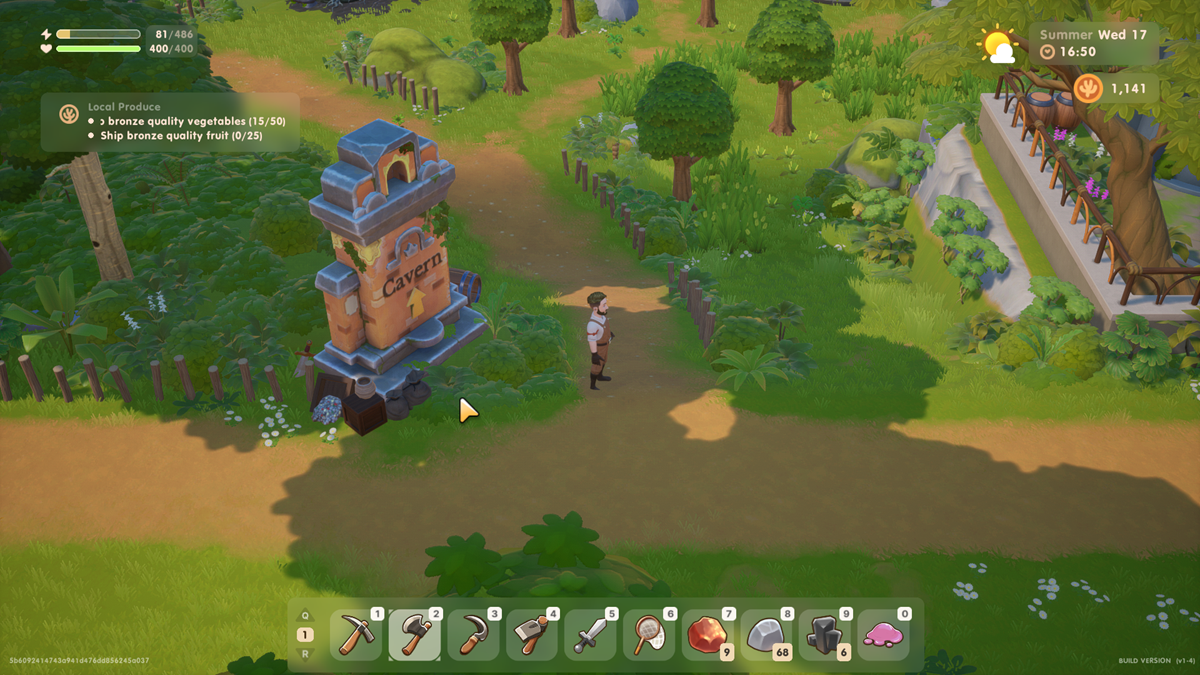Equip the sickle from the hotbar
The width and height of the screenshot is (1200, 675).
coord(473,635)
